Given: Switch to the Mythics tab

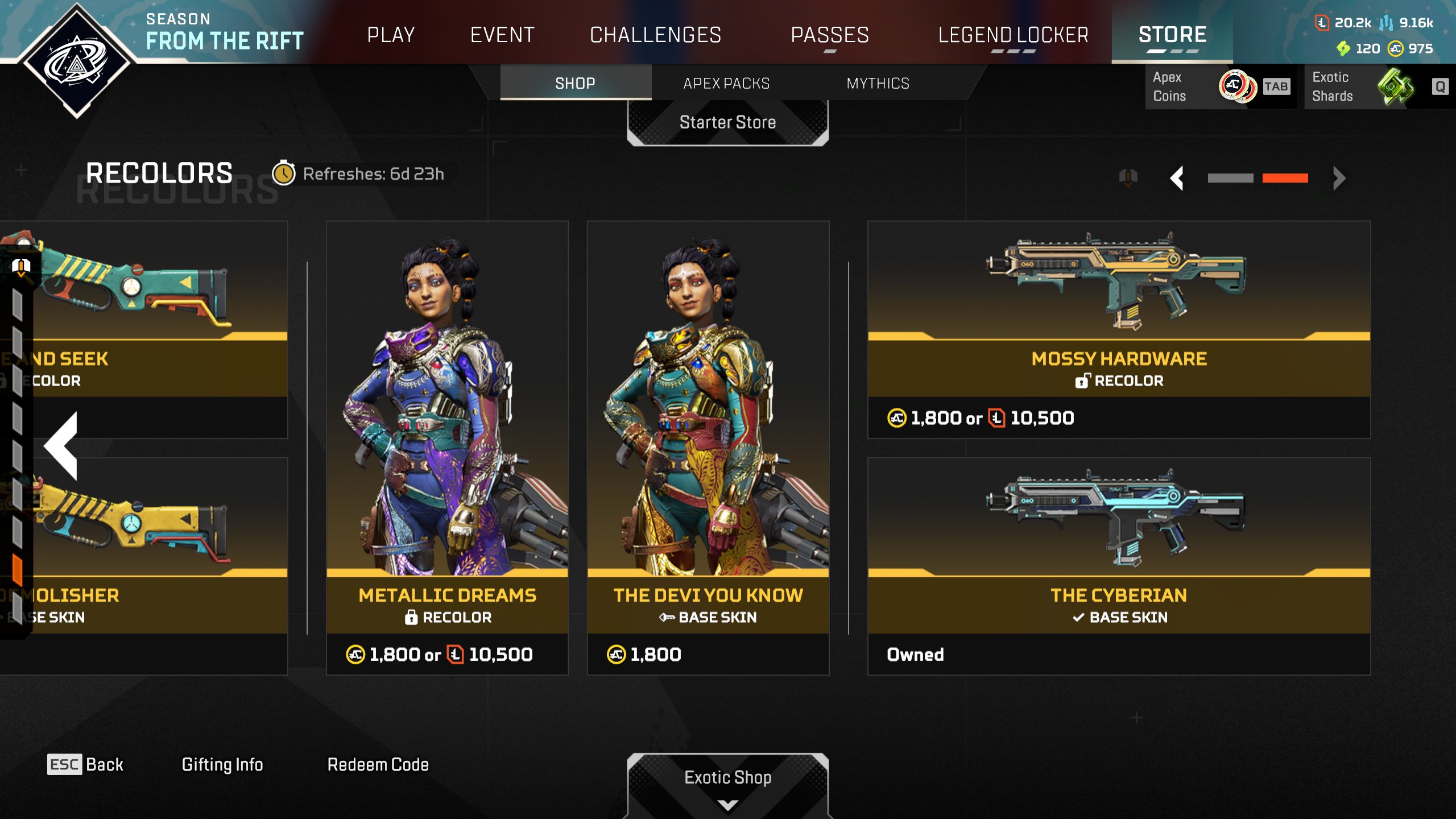Looking at the screenshot, I should coord(878,83).
